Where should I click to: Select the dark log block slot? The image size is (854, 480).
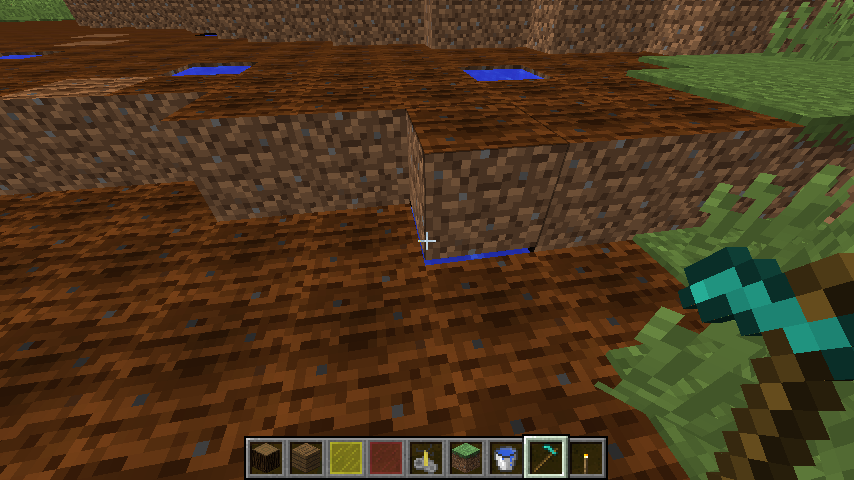pyautogui.click(x=266, y=458)
